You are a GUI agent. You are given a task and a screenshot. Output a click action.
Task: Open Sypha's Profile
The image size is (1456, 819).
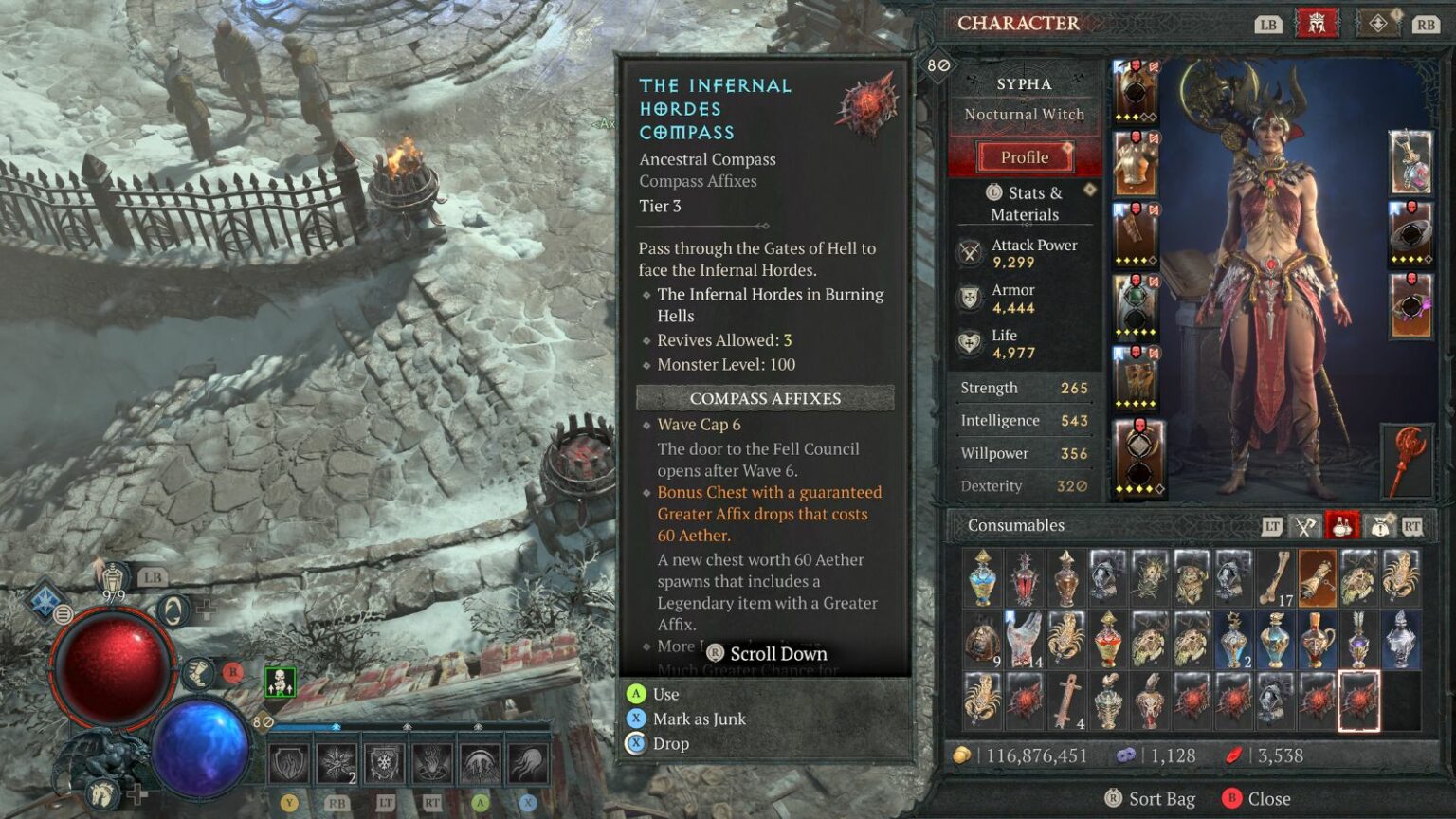click(x=1025, y=156)
